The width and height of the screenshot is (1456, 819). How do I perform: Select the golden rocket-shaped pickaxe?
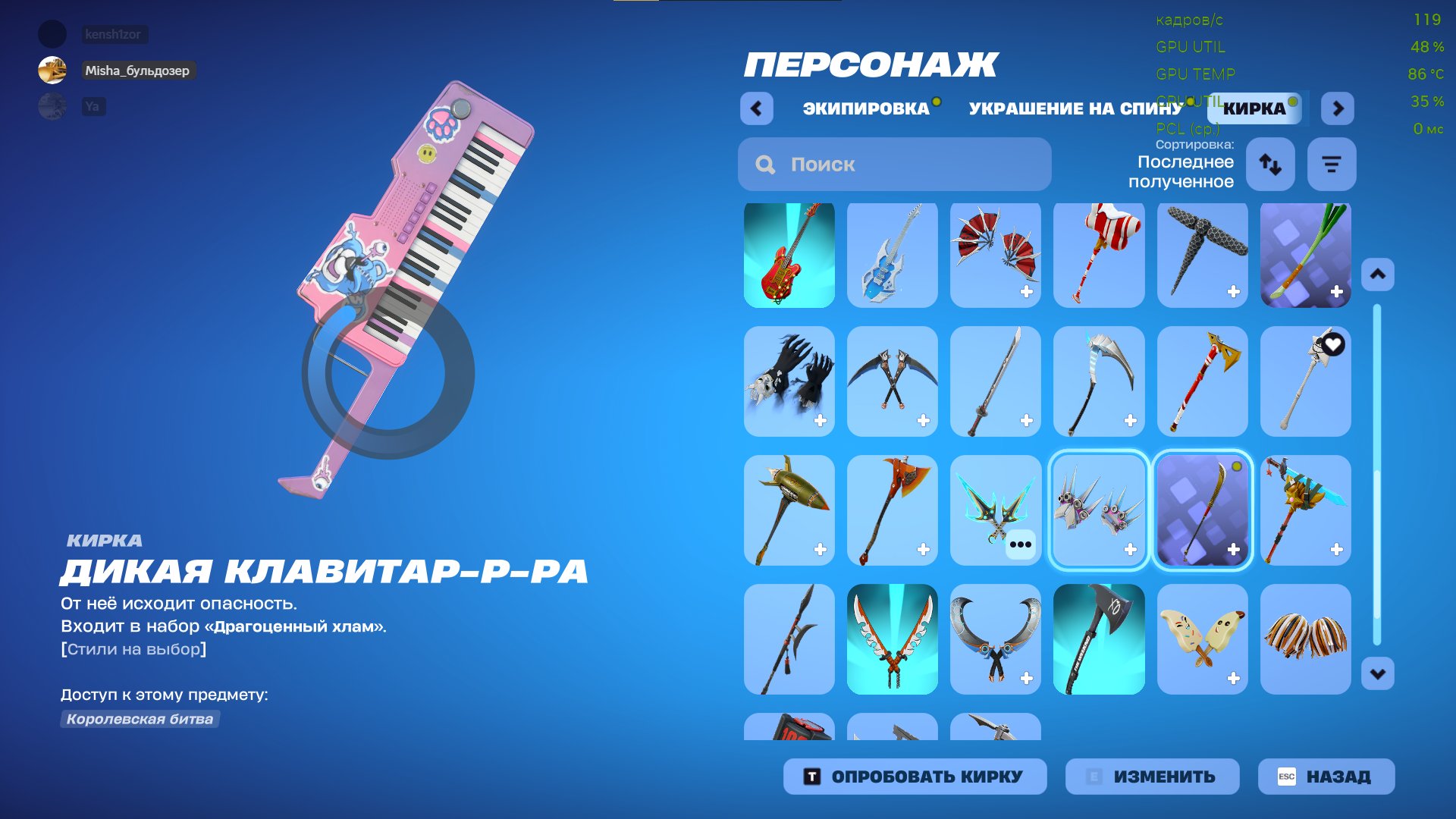(789, 510)
